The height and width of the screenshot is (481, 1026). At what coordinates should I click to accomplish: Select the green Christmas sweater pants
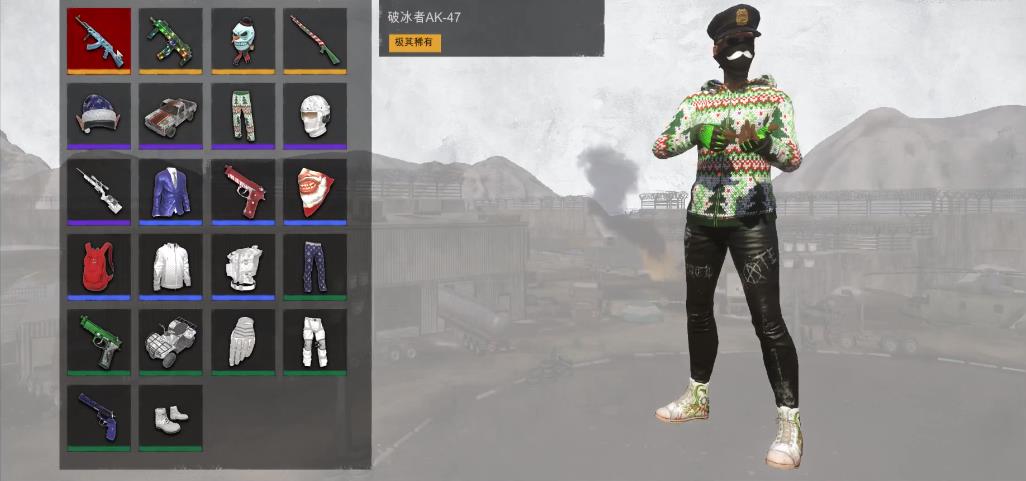click(x=243, y=114)
